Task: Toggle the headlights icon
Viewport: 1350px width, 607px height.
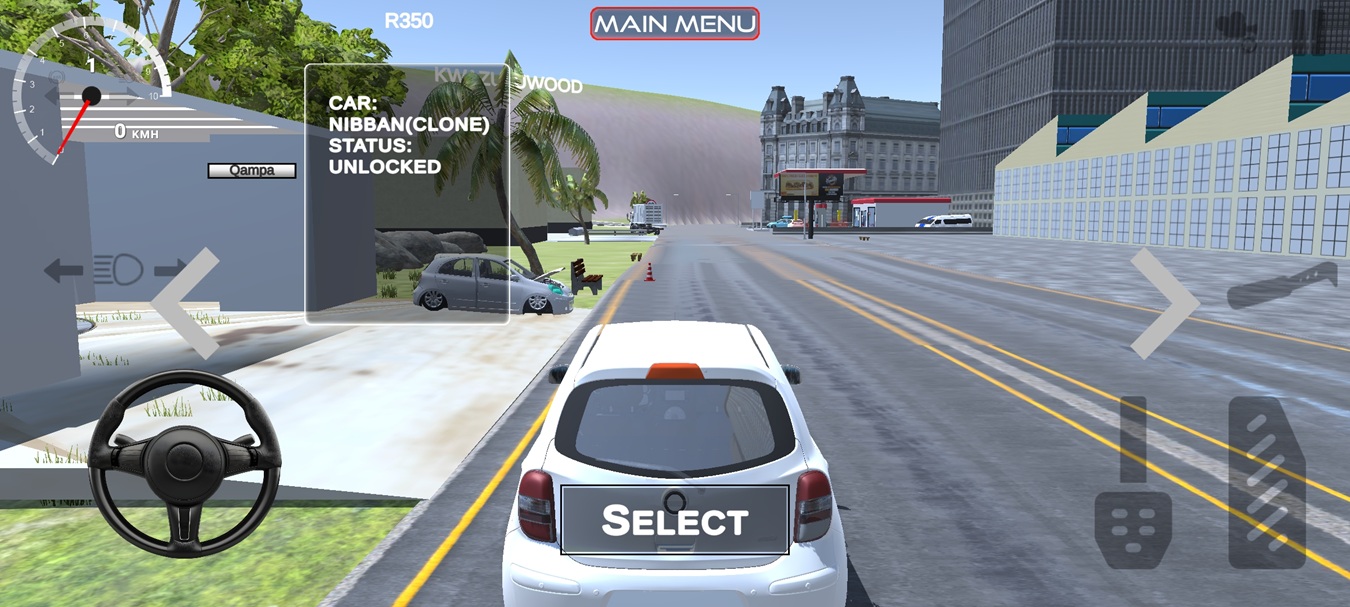Action: pyautogui.click(x=118, y=269)
